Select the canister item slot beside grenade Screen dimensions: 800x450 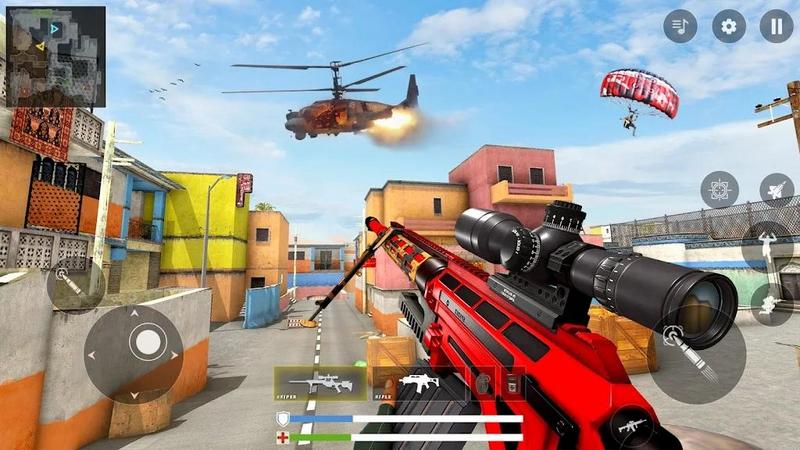(x=512, y=383)
